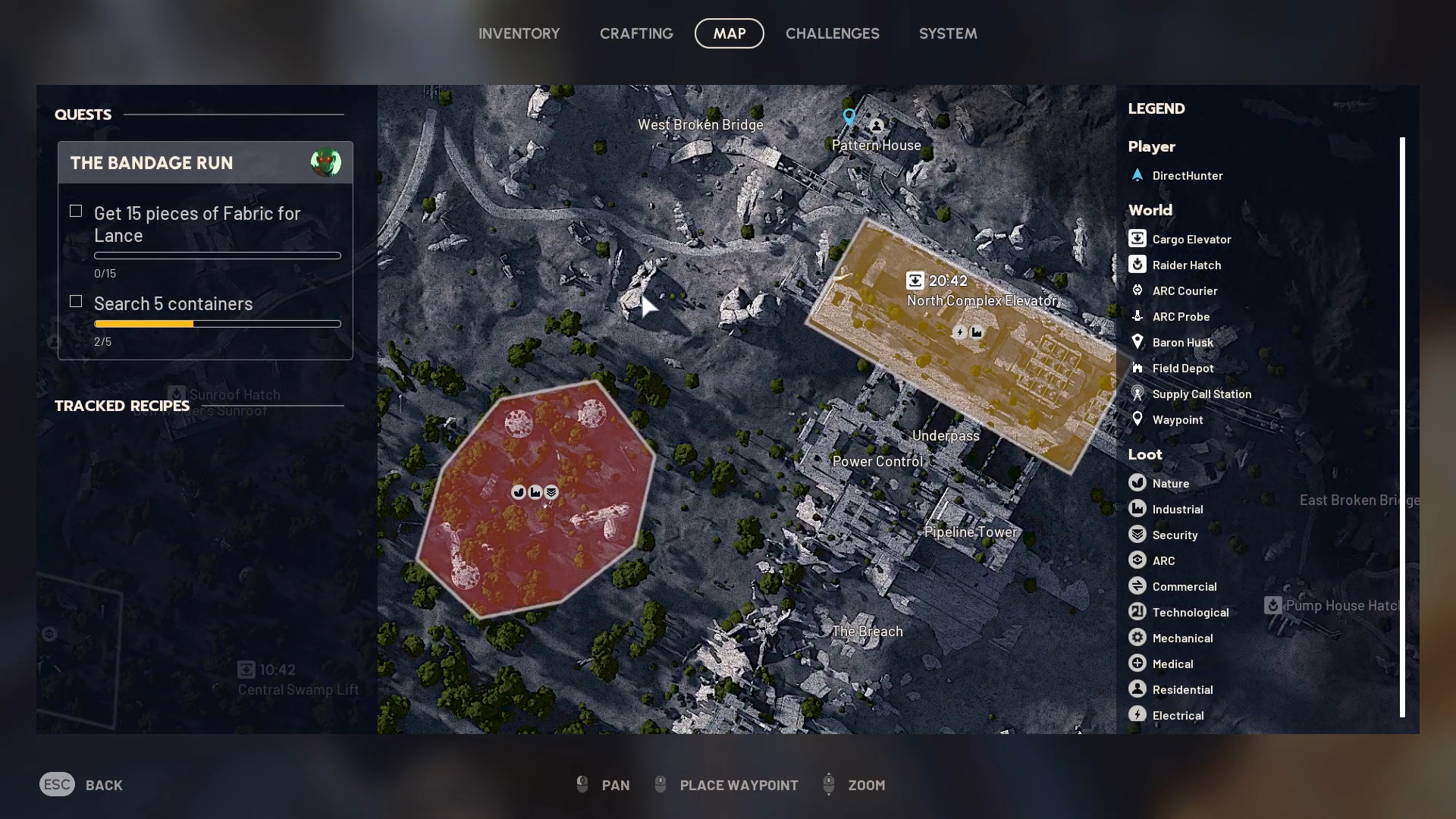This screenshot has width=1456, height=819.
Task: Switch to the Inventory tab
Action: [519, 33]
